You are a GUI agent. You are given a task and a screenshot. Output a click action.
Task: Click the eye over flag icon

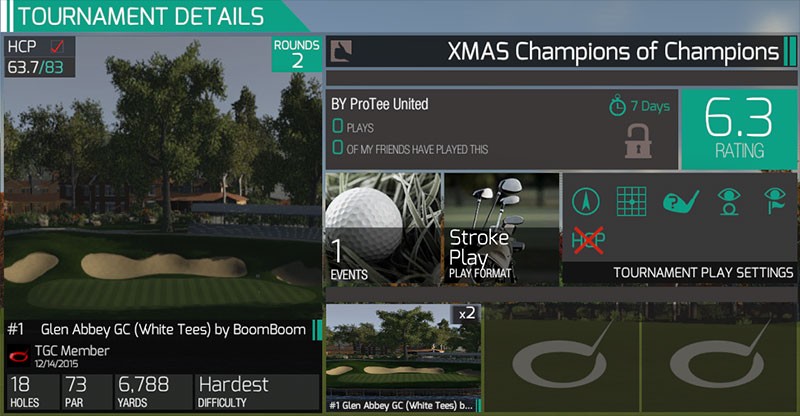tap(775, 200)
